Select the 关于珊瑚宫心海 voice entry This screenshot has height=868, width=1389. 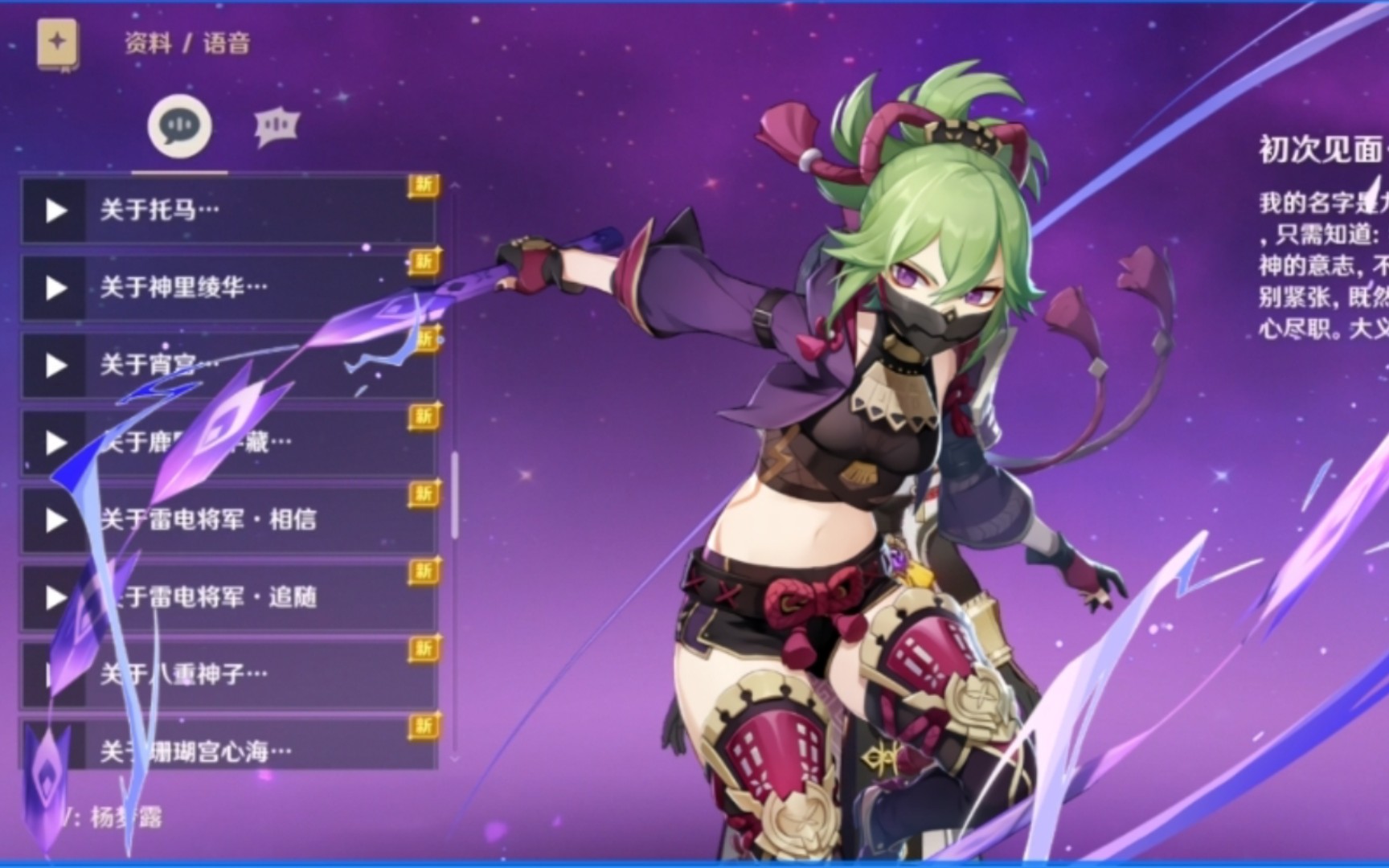(x=241, y=751)
